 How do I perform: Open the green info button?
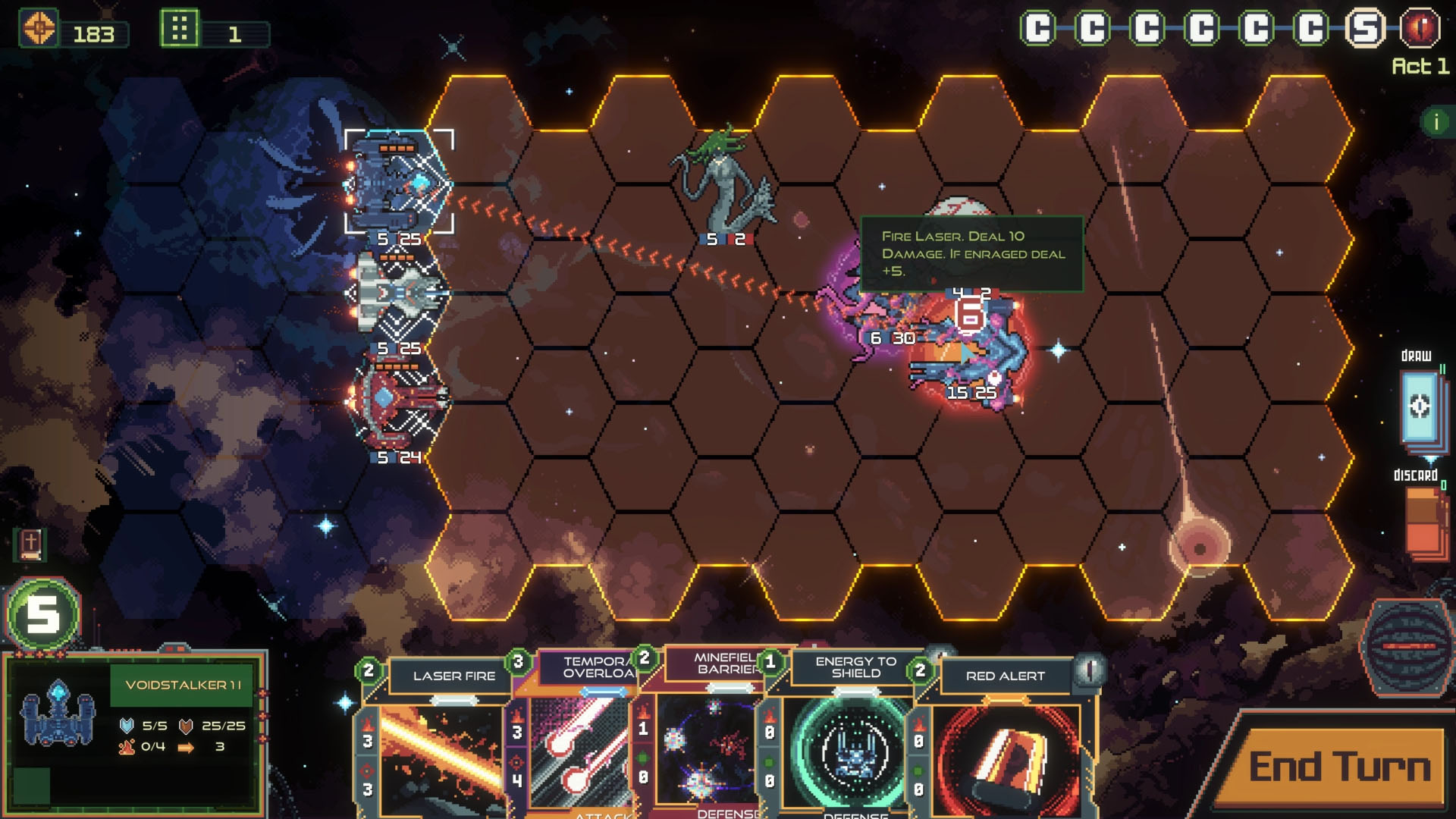click(x=1436, y=122)
